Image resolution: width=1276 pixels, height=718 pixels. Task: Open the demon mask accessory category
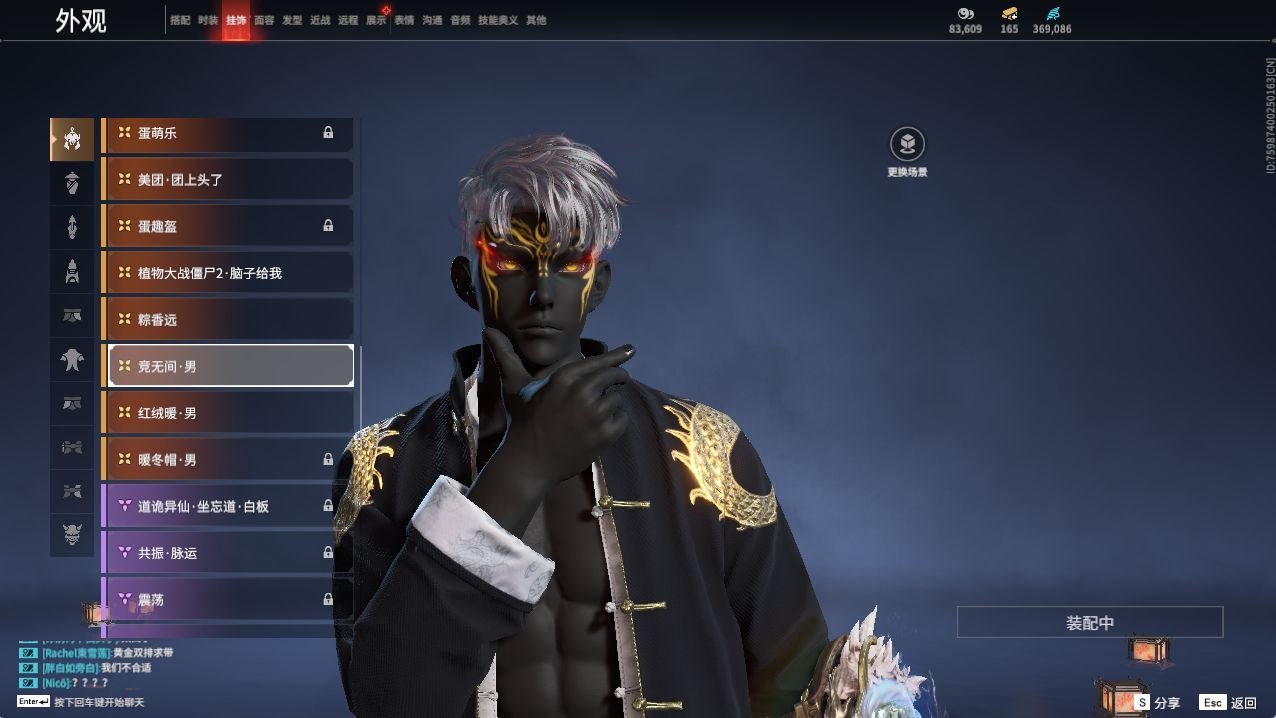(x=72, y=536)
